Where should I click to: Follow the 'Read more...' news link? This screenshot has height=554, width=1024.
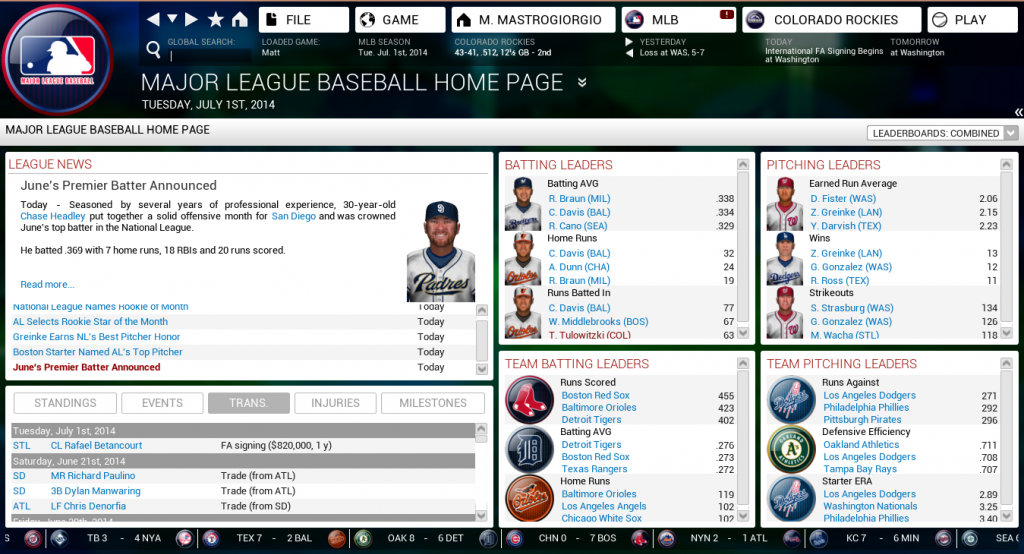(47, 285)
